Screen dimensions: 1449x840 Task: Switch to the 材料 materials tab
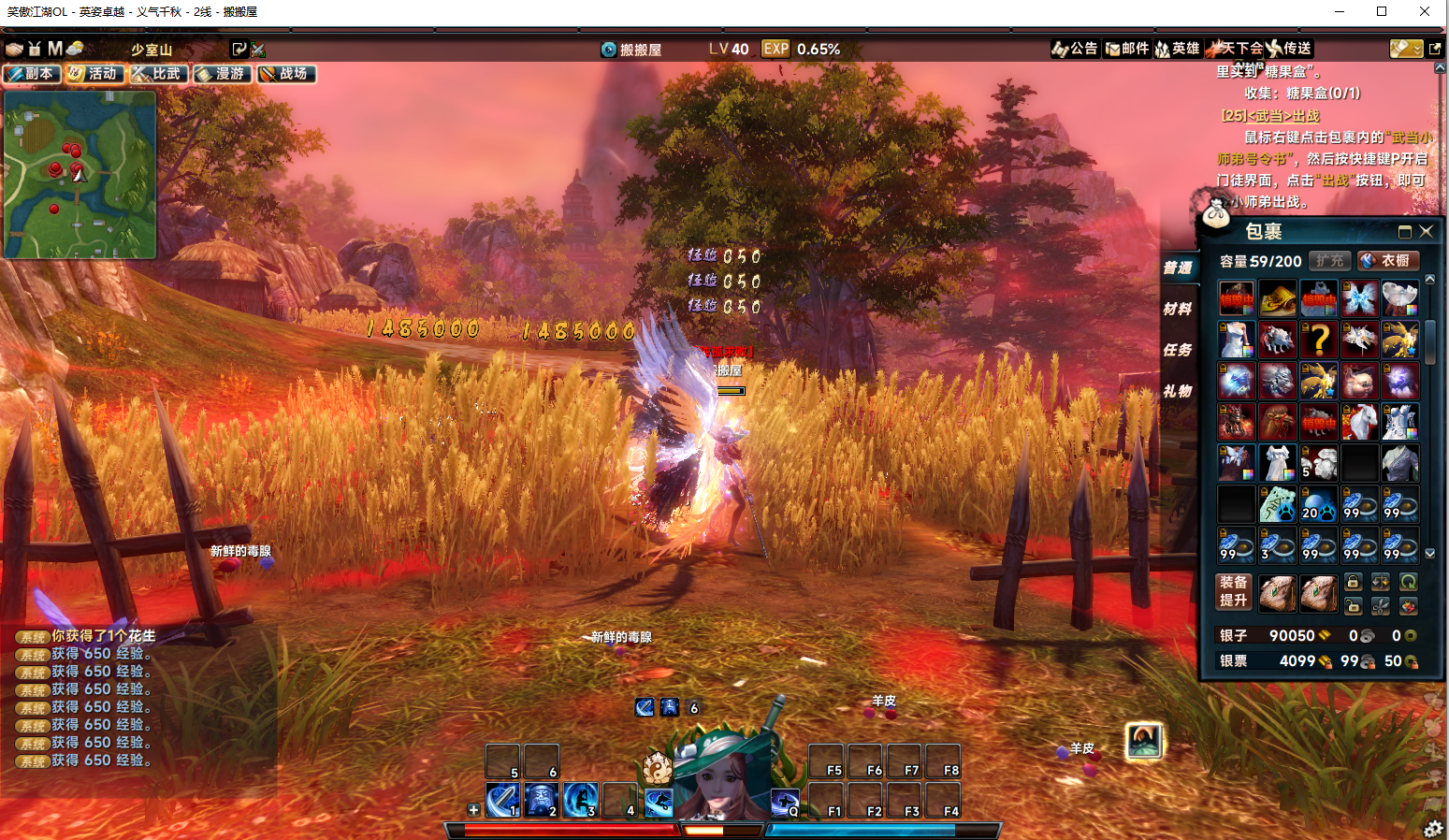[x=1178, y=309]
